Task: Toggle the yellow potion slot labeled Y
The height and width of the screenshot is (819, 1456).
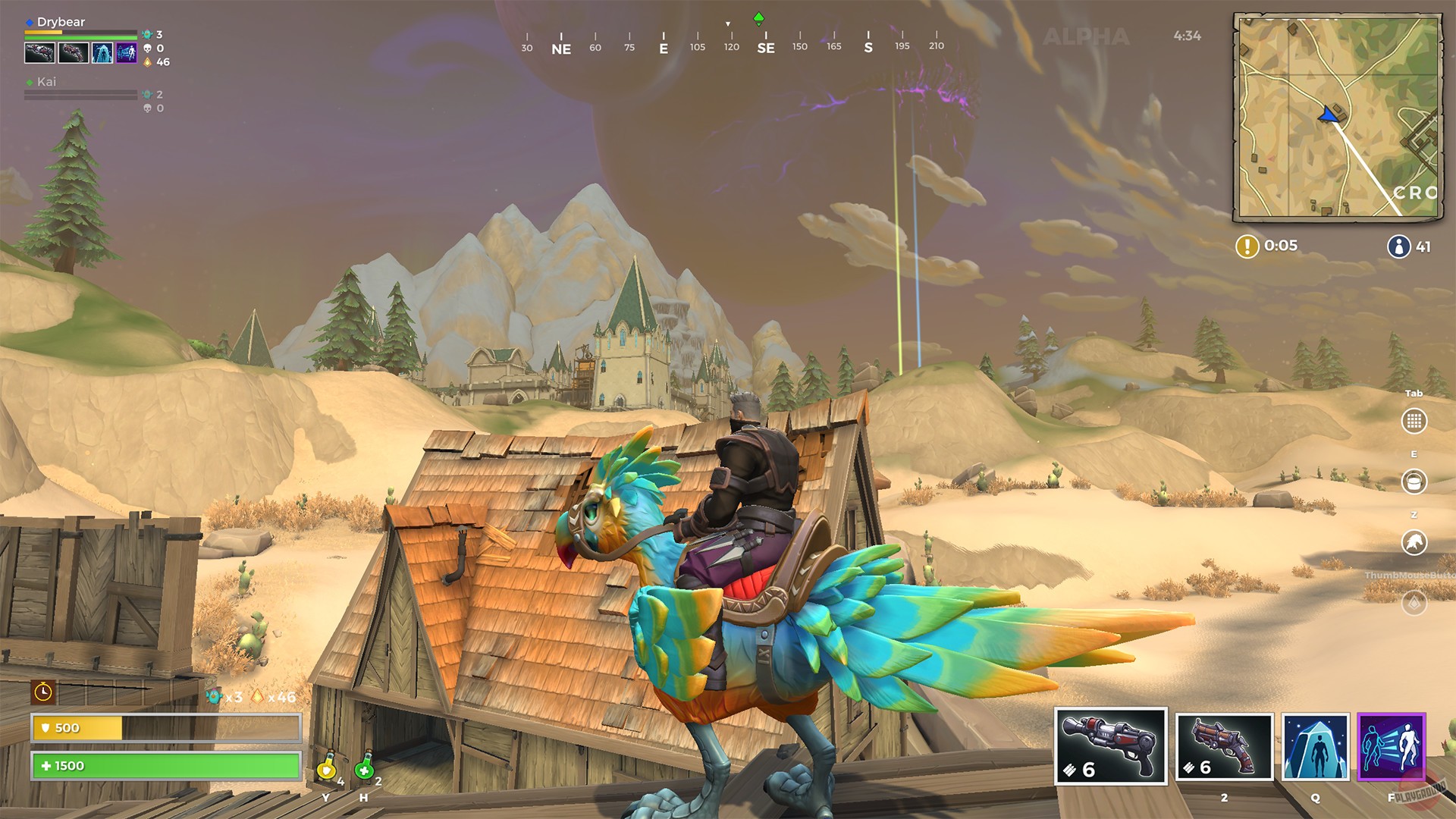Action: pos(326,768)
